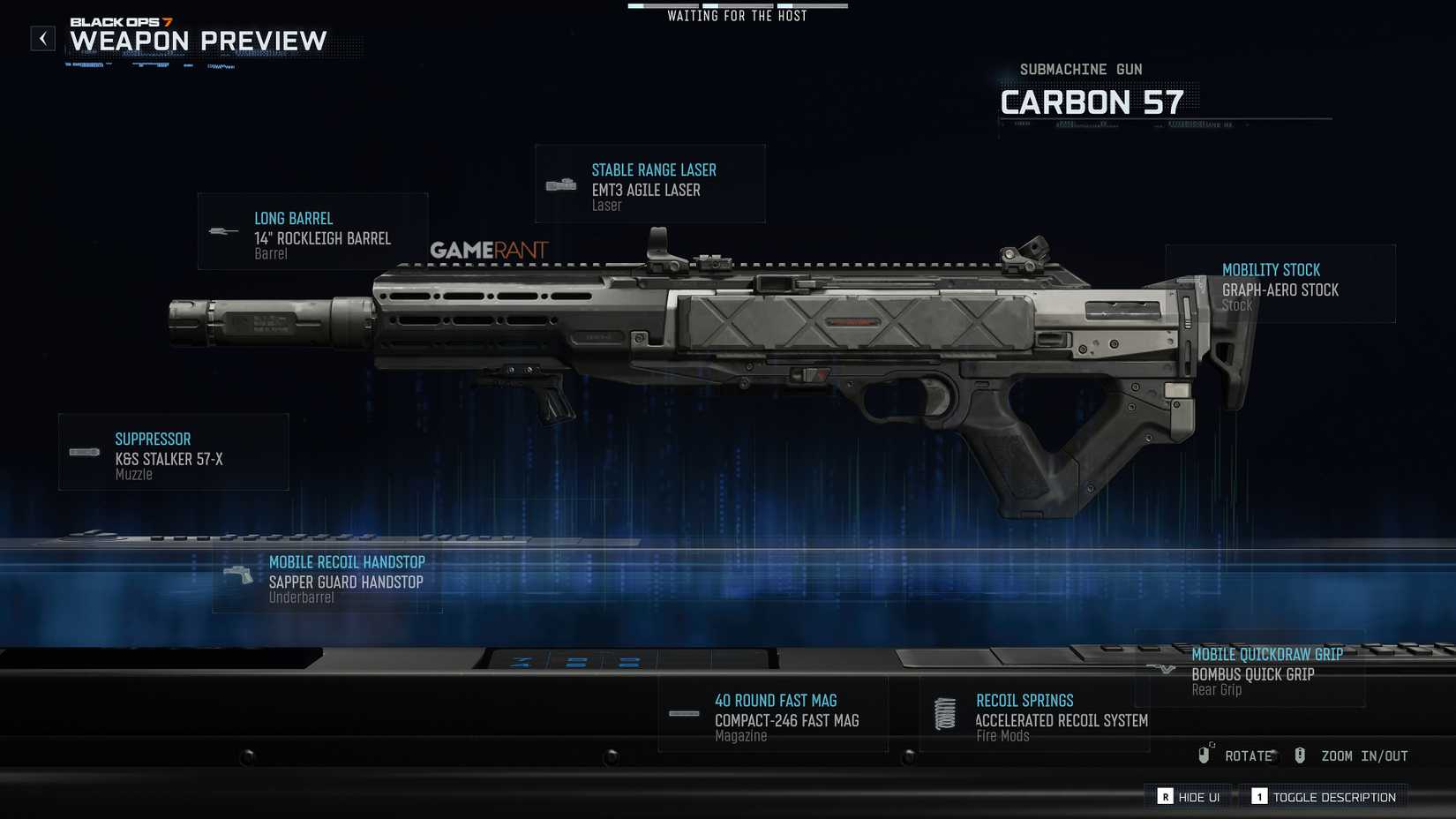
Task: Select the K&S Stalker 57-X suppressor icon
Action: pos(82,452)
